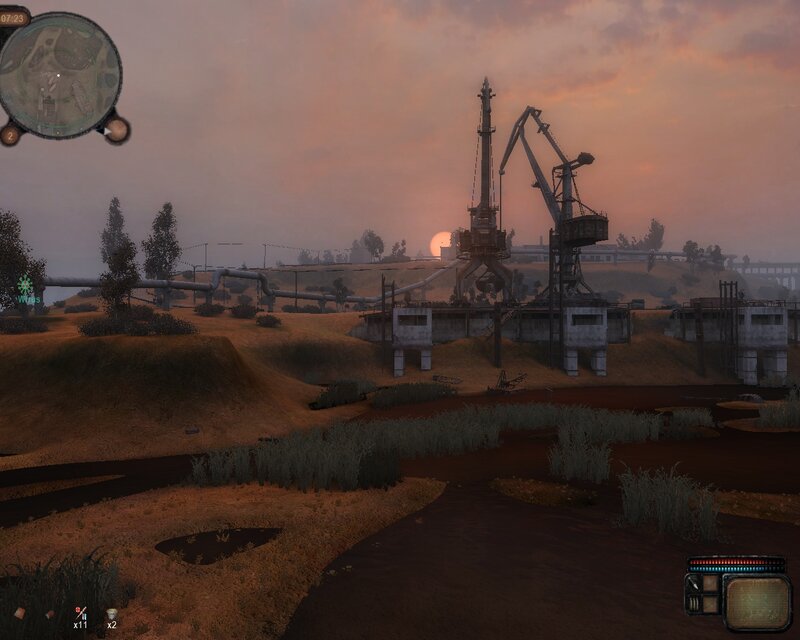Image resolution: width=800 pixels, height=640 pixels.
Task: Click the circular minimap
Action: point(60,75)
